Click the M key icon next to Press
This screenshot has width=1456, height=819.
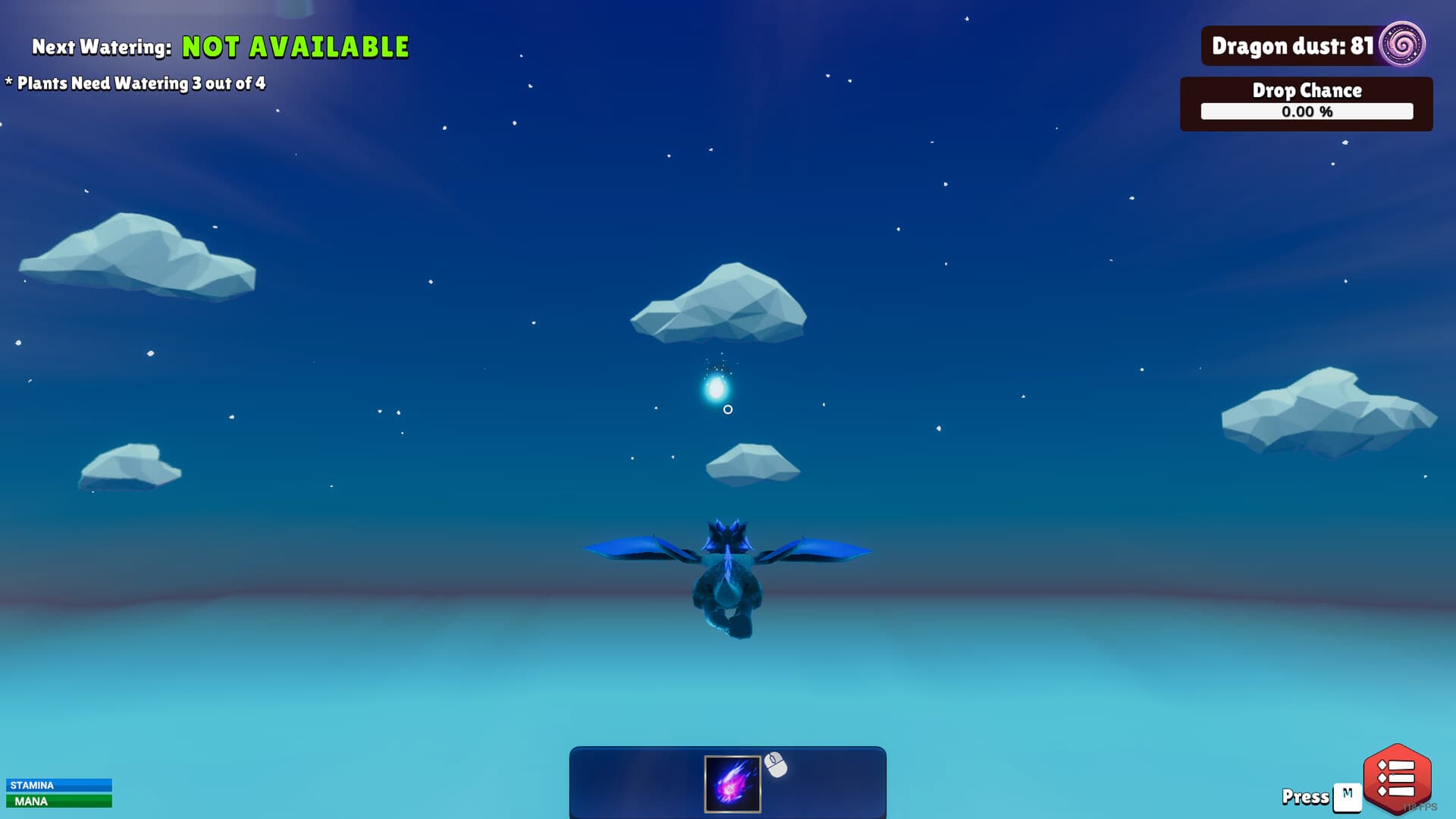pos(1348,795)
